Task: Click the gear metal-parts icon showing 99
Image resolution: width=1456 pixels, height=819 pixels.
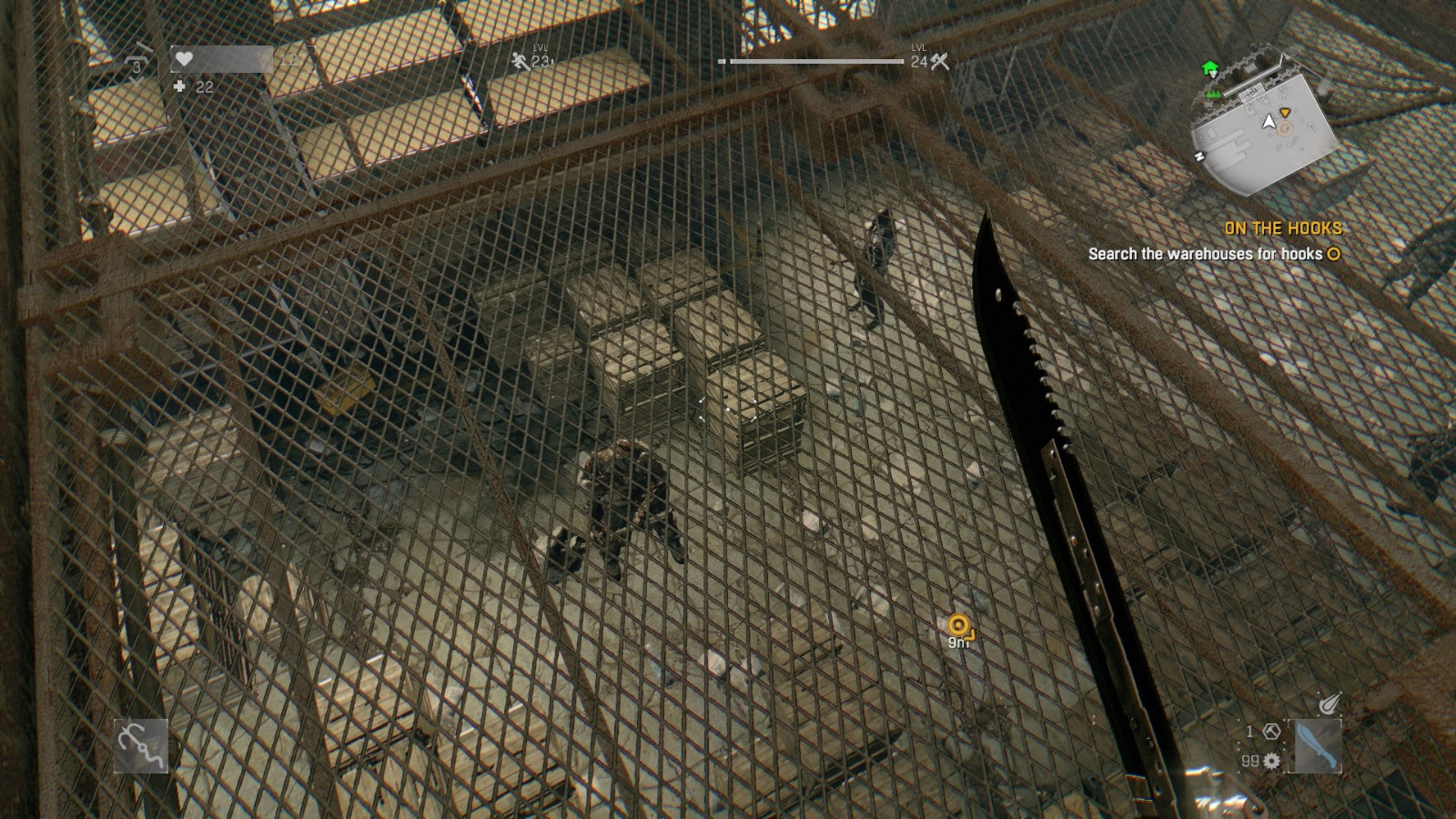Action: (x=1271, y=762)
